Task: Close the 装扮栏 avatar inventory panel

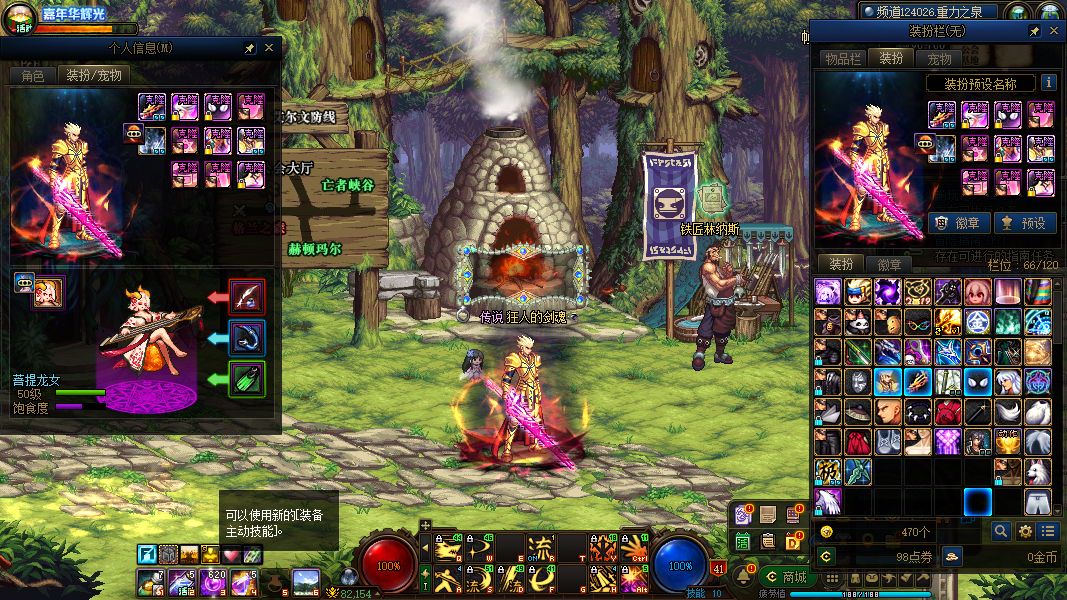Action: coord(1051,32)
